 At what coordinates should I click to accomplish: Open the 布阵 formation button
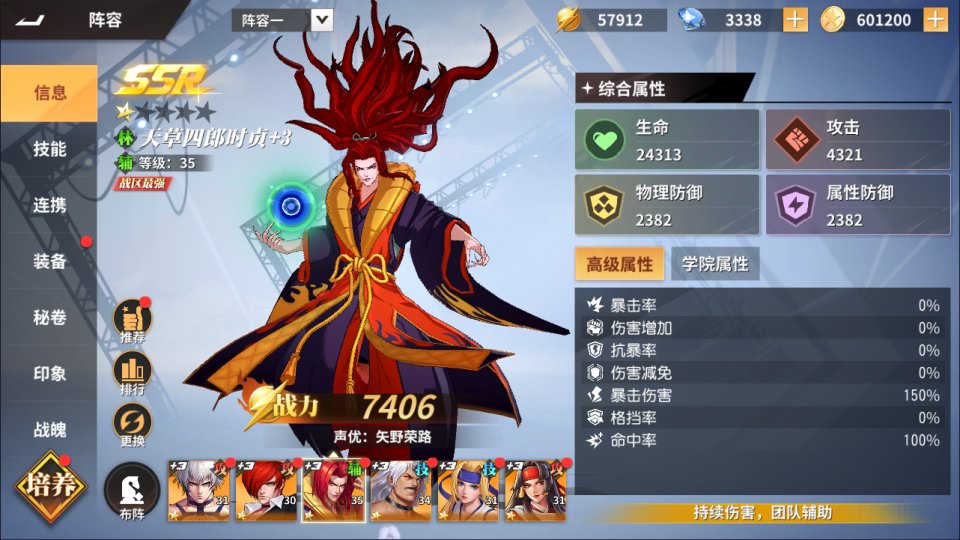(132, 492)
